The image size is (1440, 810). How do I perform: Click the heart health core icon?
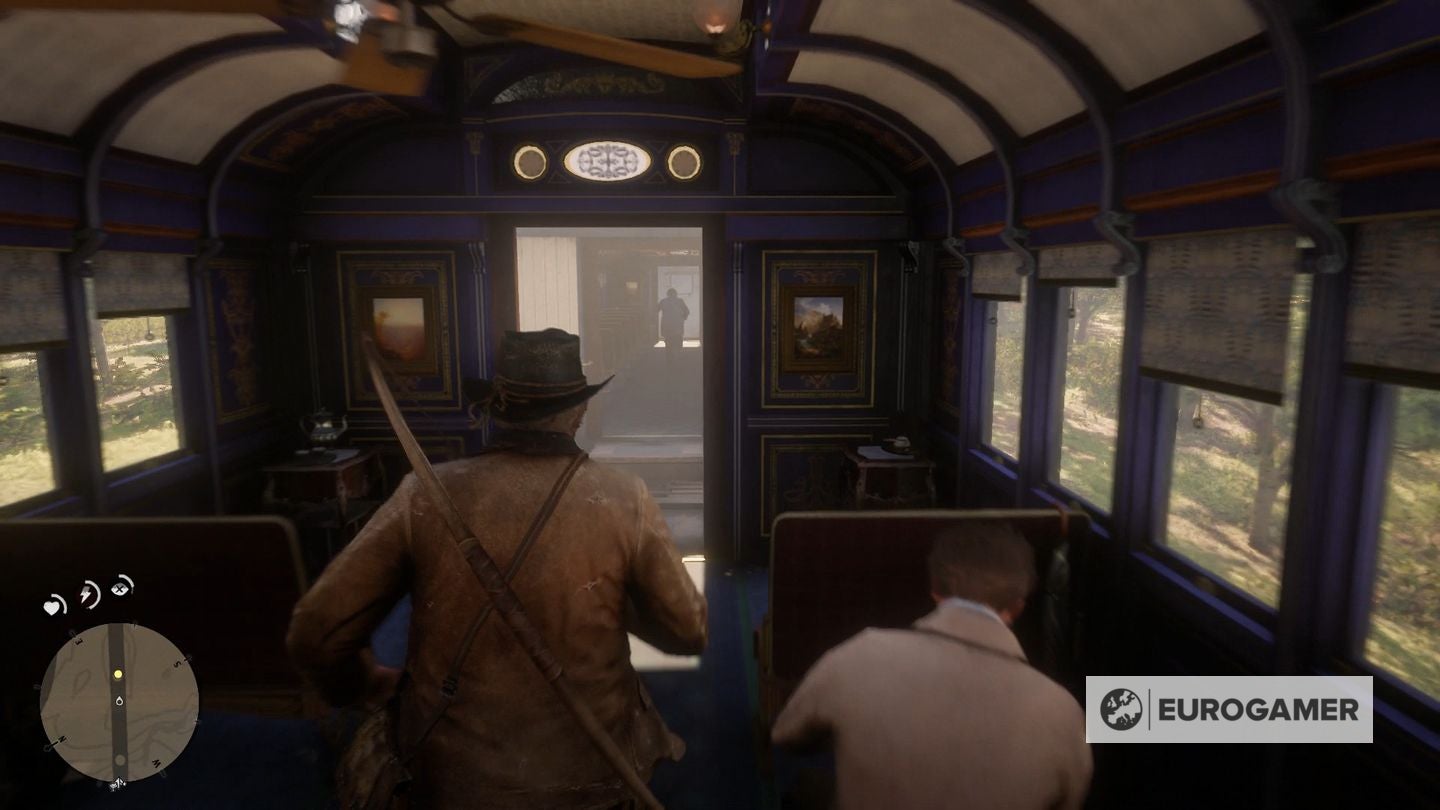[x=55, y=605]
